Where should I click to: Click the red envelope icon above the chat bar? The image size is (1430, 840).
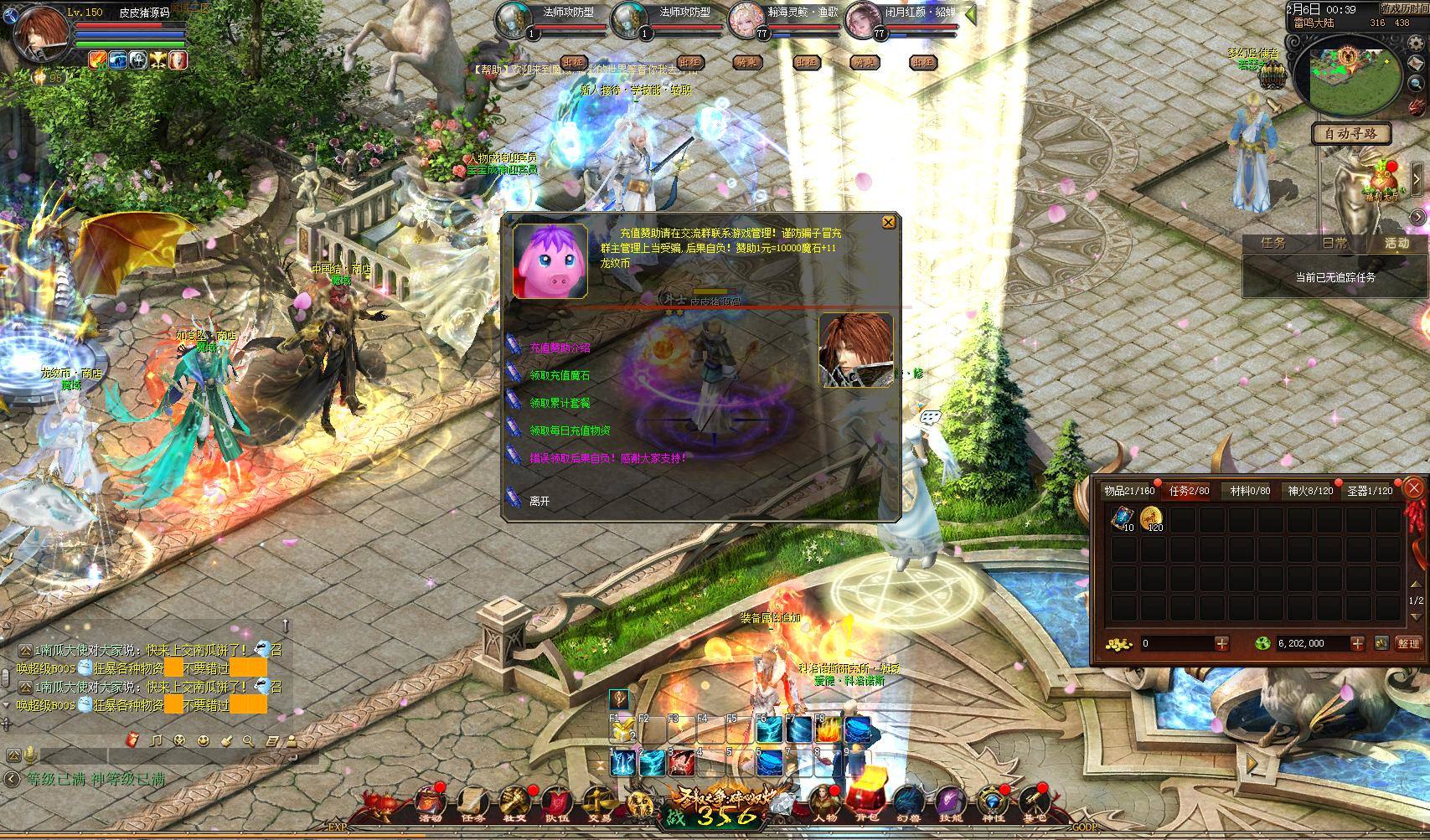(132, 740)
